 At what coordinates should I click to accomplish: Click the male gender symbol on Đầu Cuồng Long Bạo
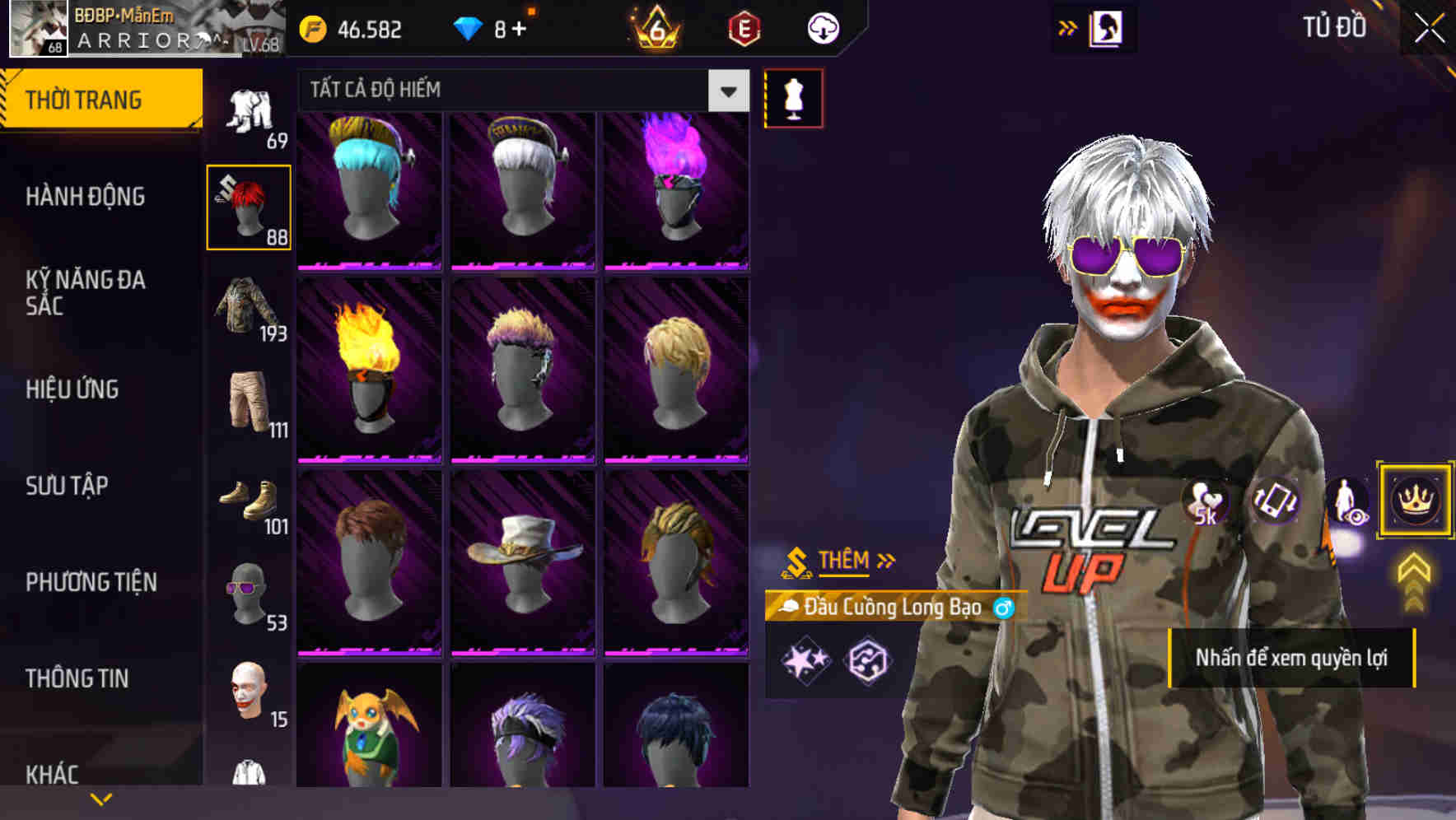click(x=1003, y=609)
